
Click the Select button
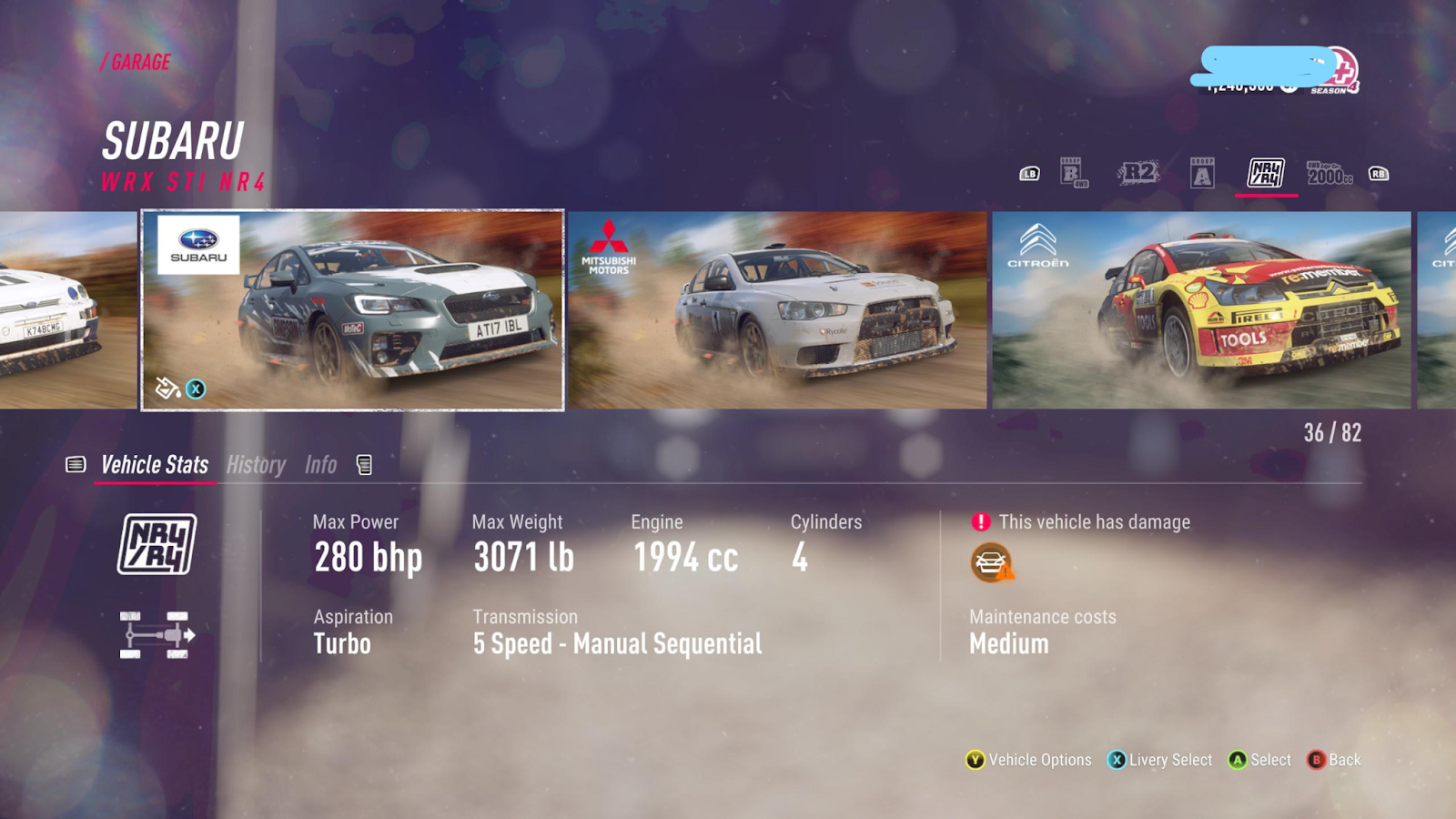pos(1260,760)
